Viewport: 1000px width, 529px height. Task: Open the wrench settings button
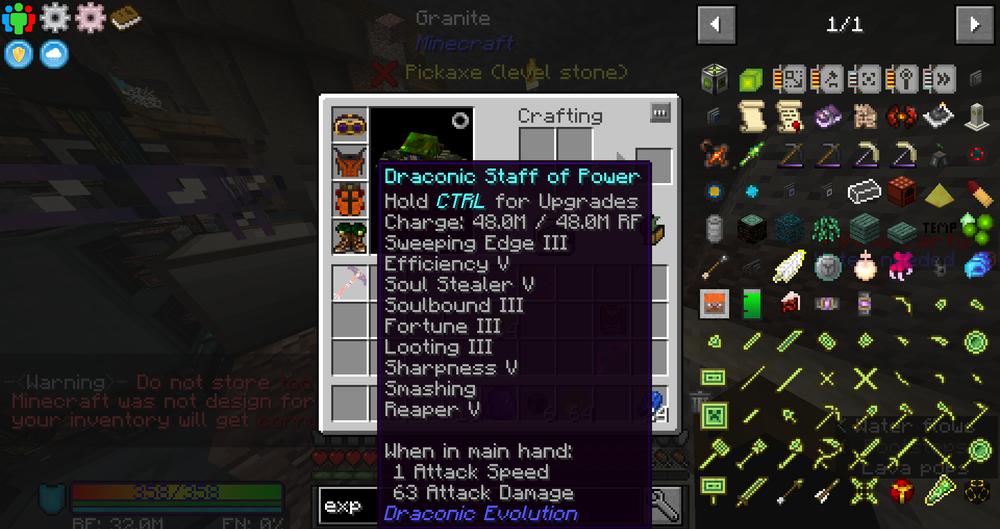pyautogui.click(x=663, y=506)
